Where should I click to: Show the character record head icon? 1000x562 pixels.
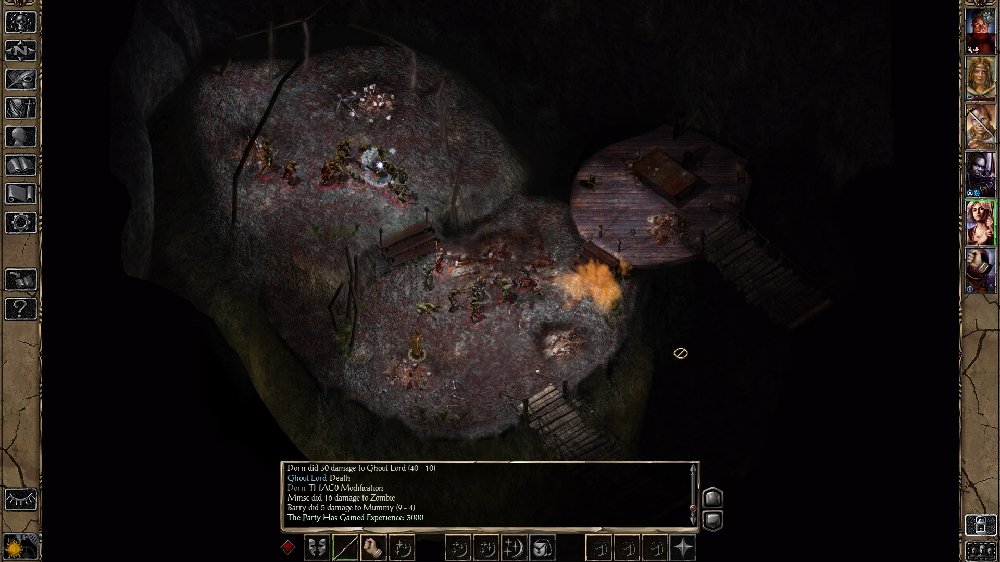pos(21,136)
